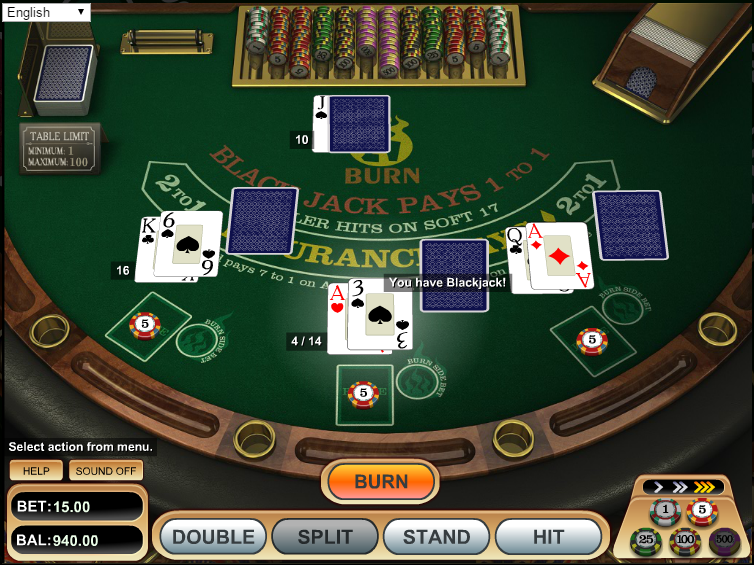This screenshot has width=754, height=565.
Task: Stand on the current hand
Action: click(x=436, y=537)
